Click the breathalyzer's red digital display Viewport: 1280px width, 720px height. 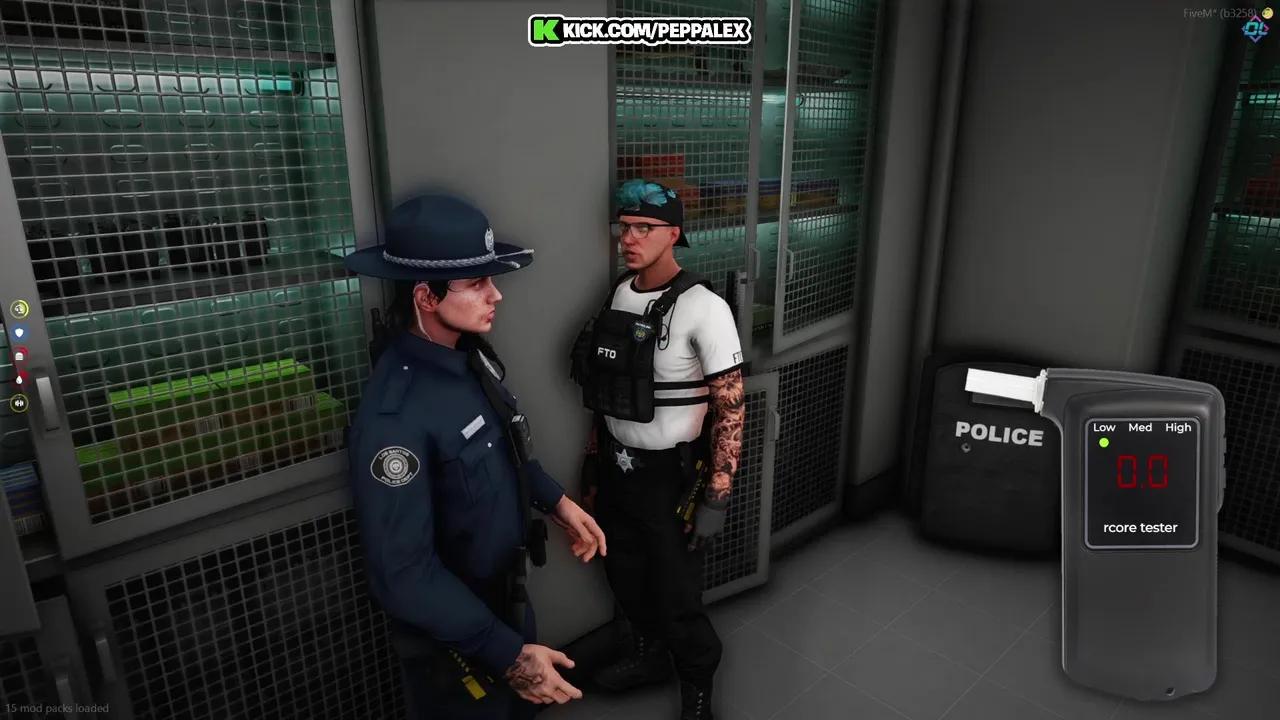pos(1142,471)
